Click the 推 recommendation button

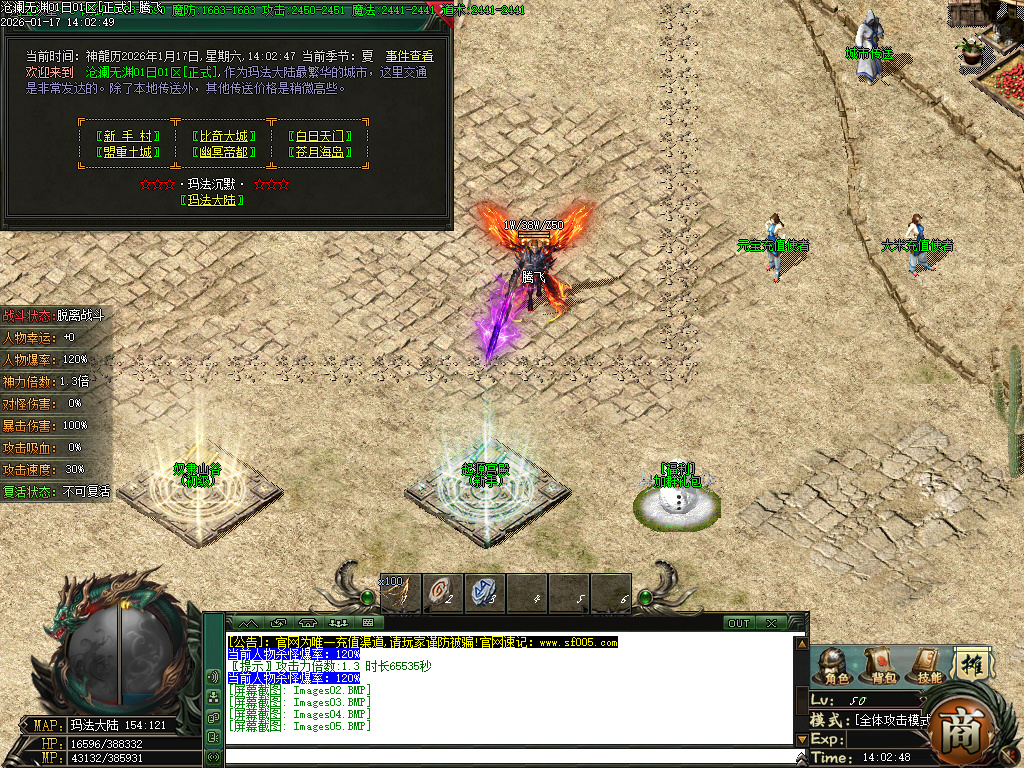click(x=970, y=664)
